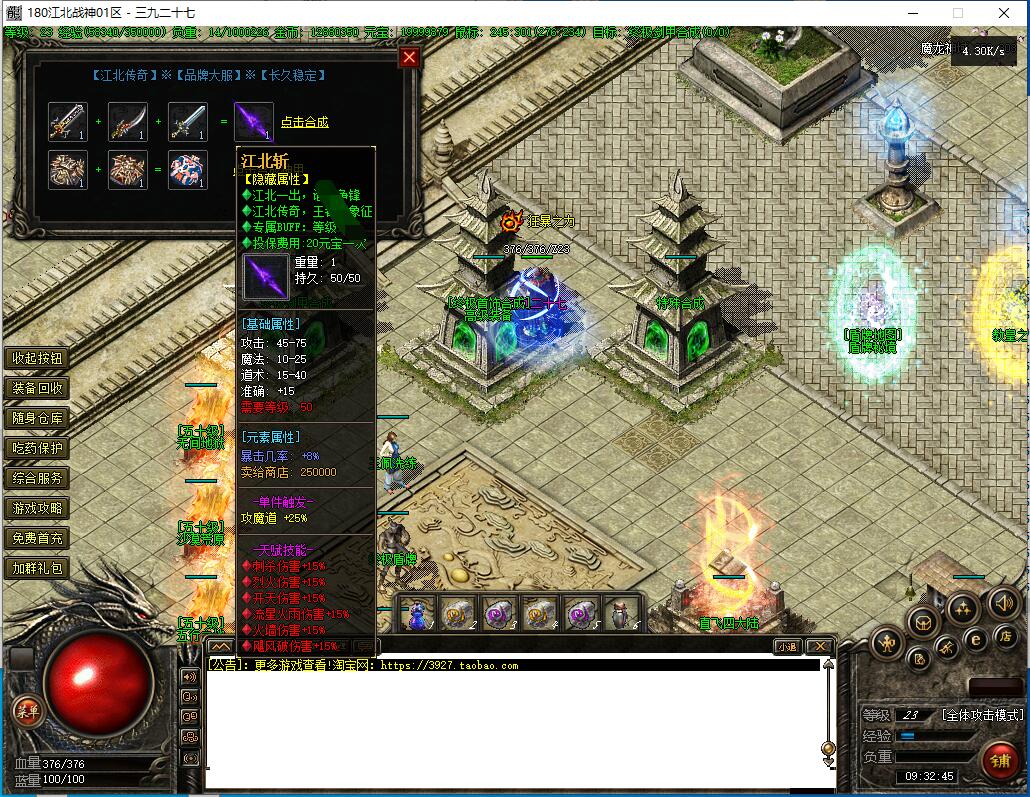Image resolution: width=1030 pixels, height=797 pixels.
Task: Open the red 铺 shop button
Action: coord(999,759)
